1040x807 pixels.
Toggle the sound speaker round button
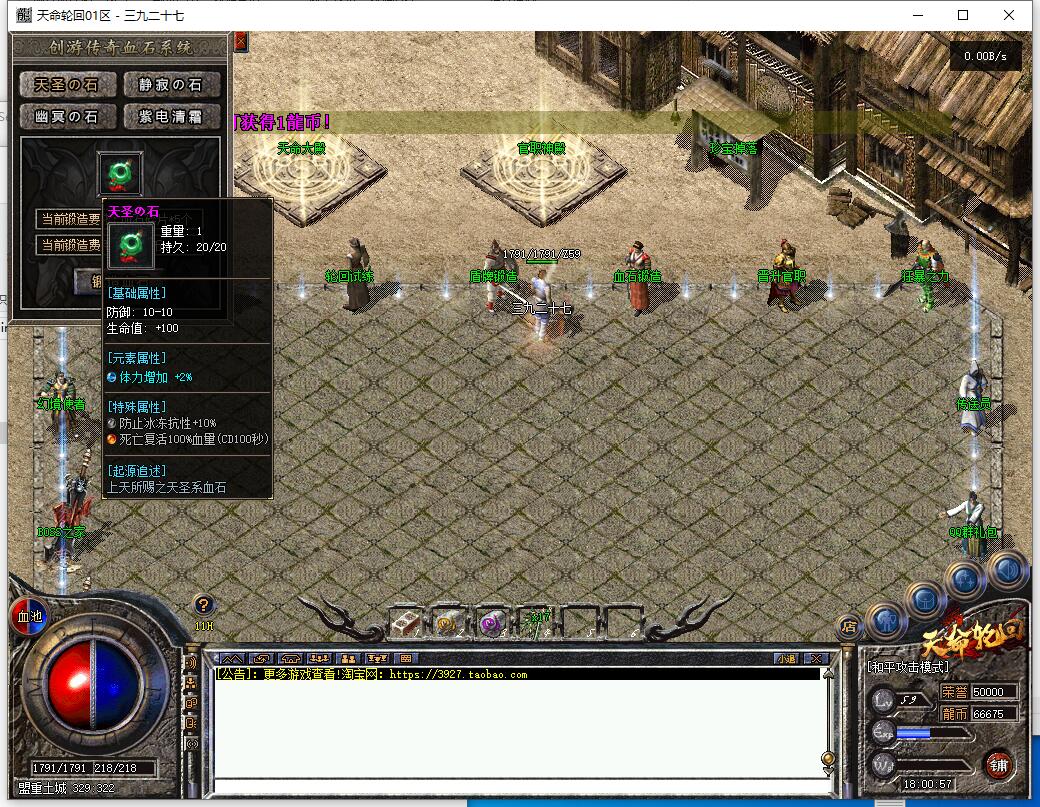point(1006,569)
